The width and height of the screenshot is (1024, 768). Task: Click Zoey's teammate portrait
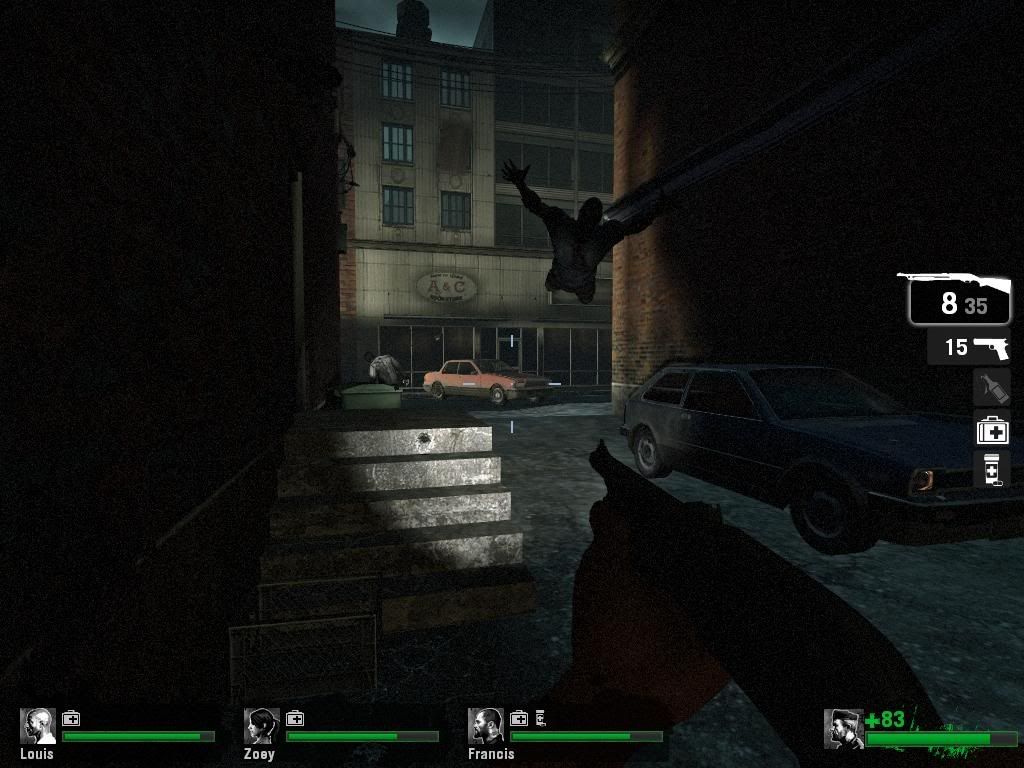coord(262,727)
